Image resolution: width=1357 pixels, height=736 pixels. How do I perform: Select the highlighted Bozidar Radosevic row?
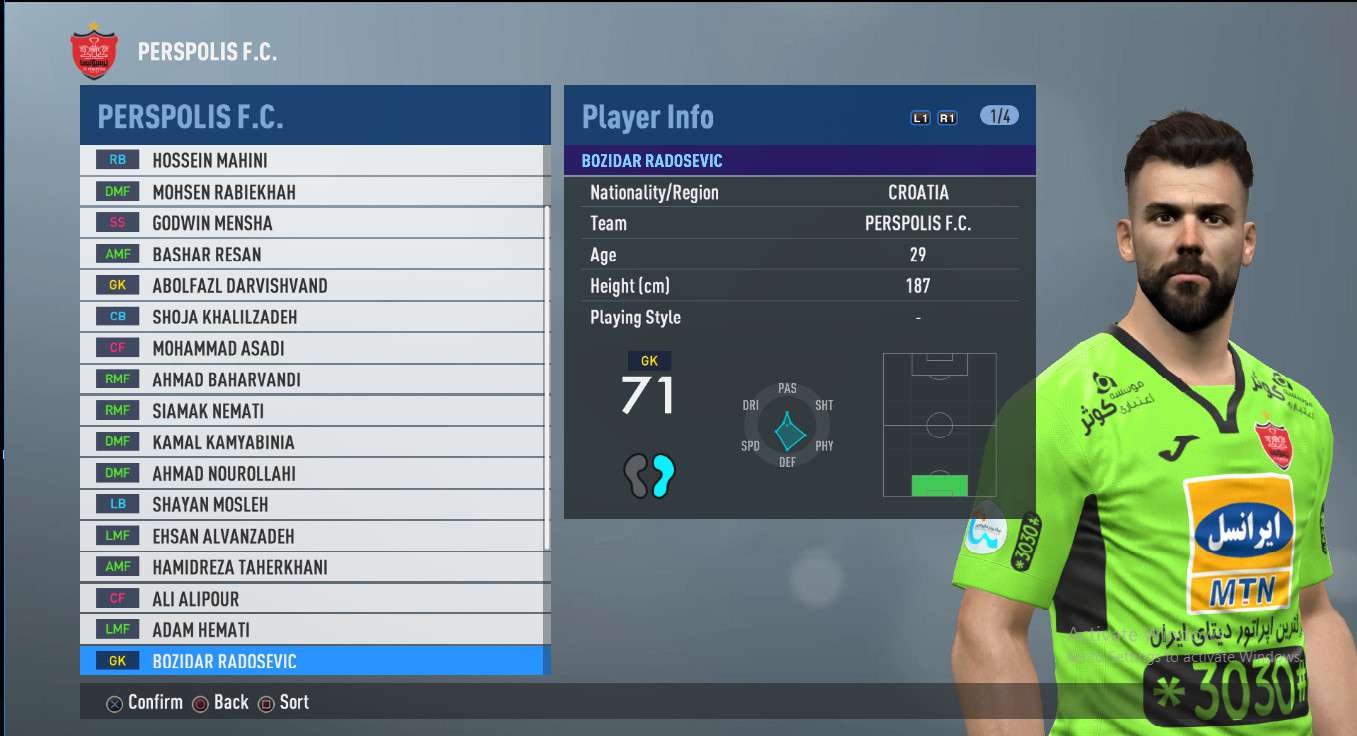[312, 661]
